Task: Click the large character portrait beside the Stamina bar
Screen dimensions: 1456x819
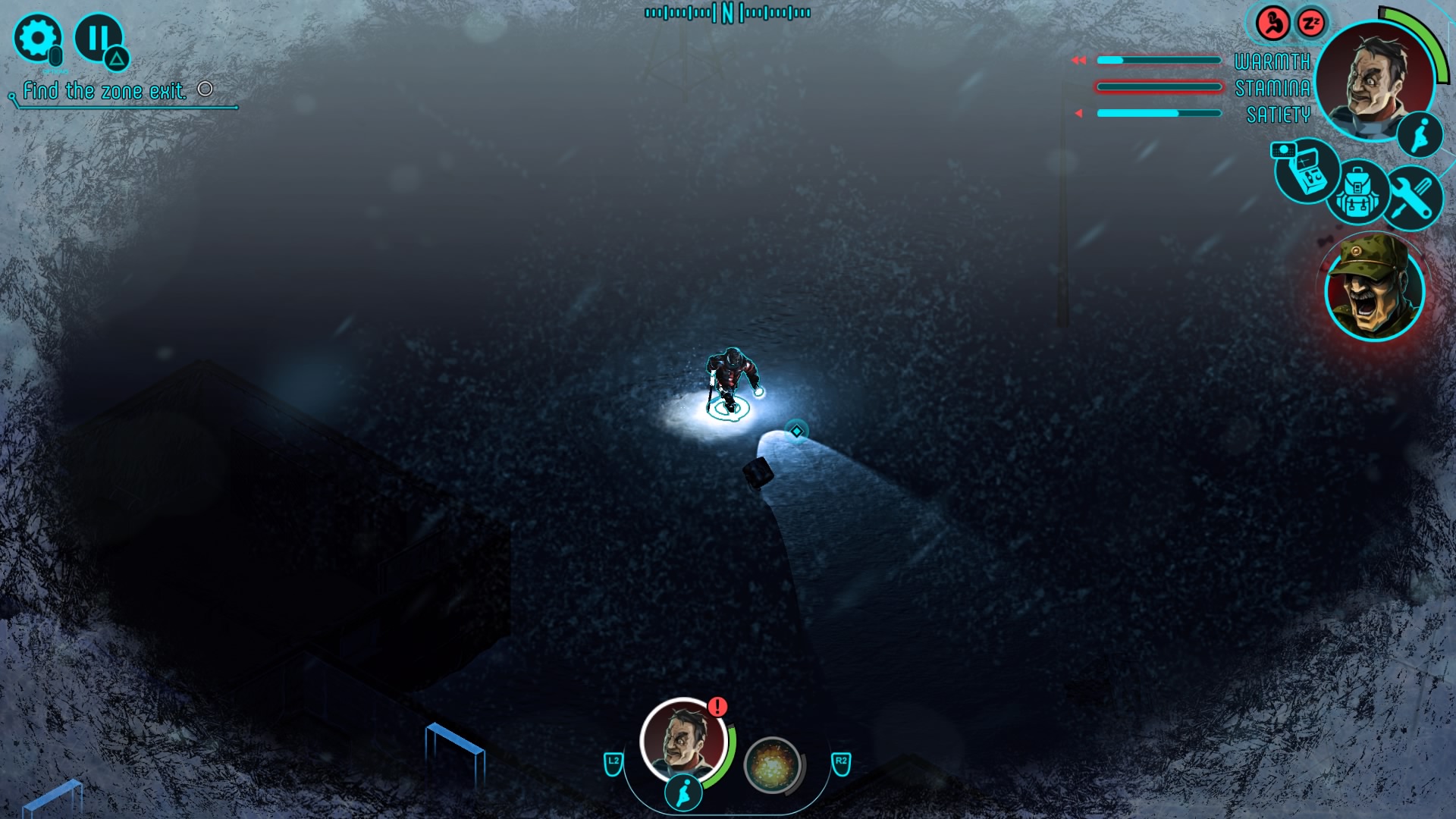Action: [1374, 80]
